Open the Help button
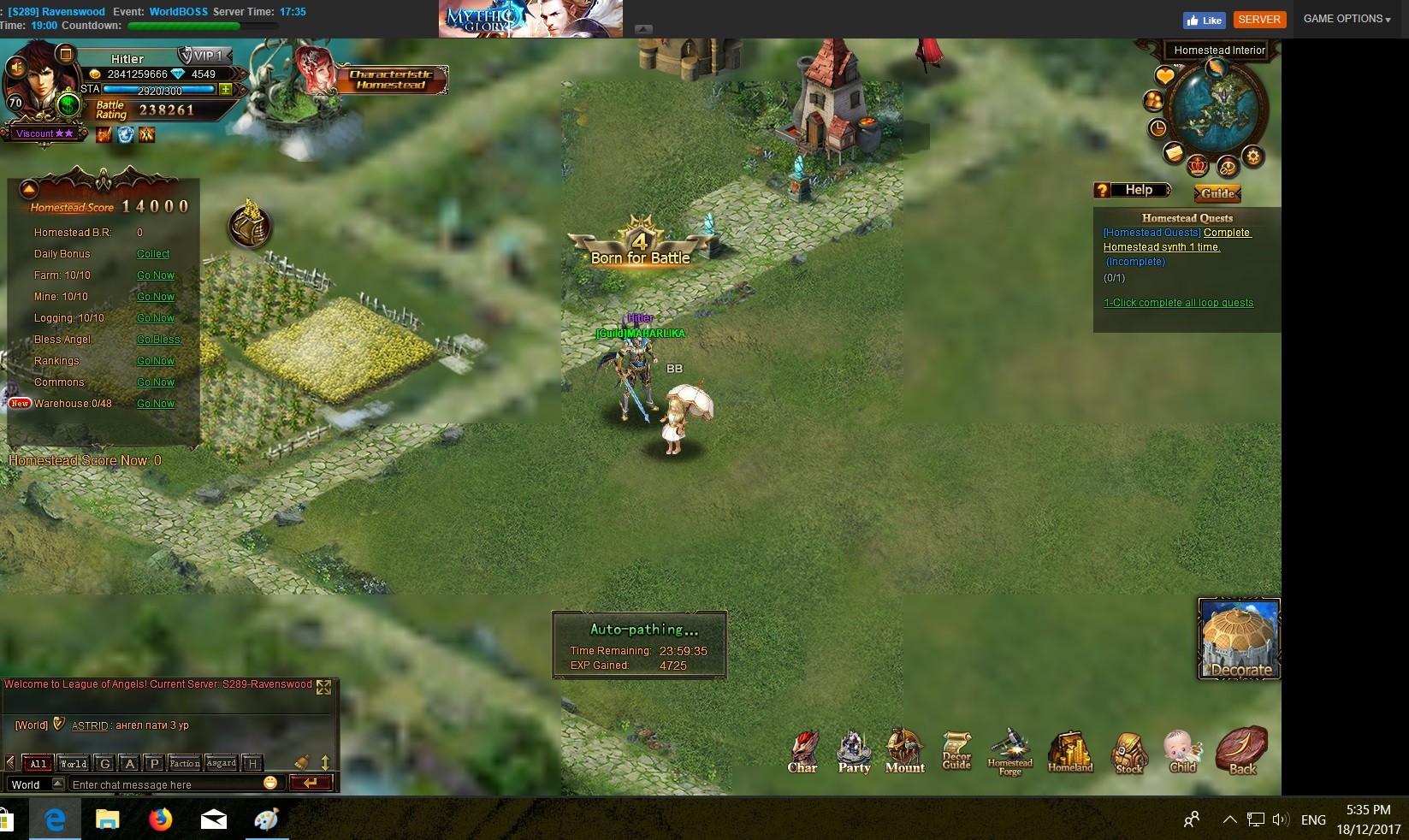This screenshot has height=840, width=1409. pyautogui.click(x=1133, y=190)
